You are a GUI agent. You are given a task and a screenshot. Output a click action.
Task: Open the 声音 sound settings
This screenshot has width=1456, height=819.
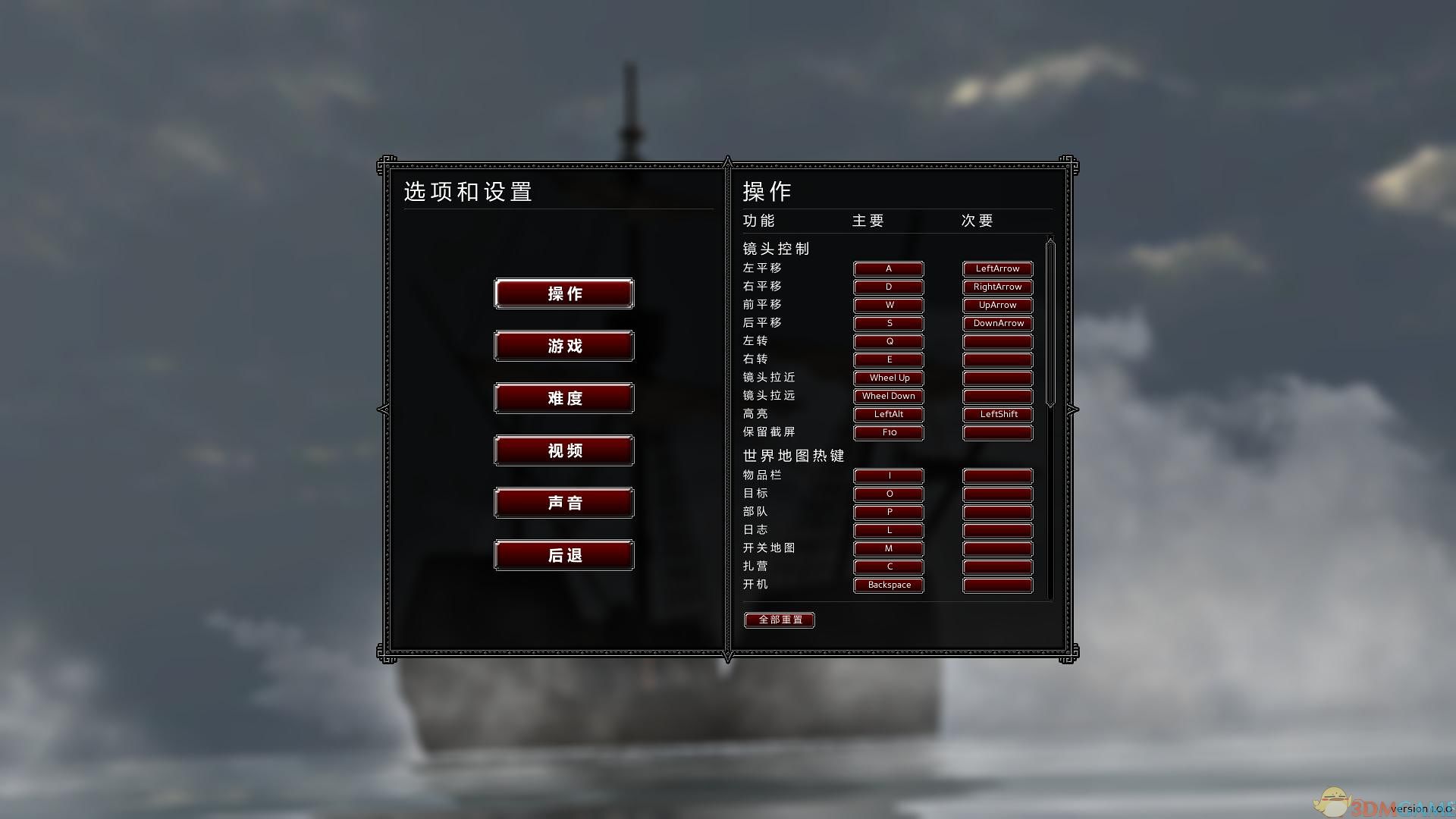tap(563, 502)
